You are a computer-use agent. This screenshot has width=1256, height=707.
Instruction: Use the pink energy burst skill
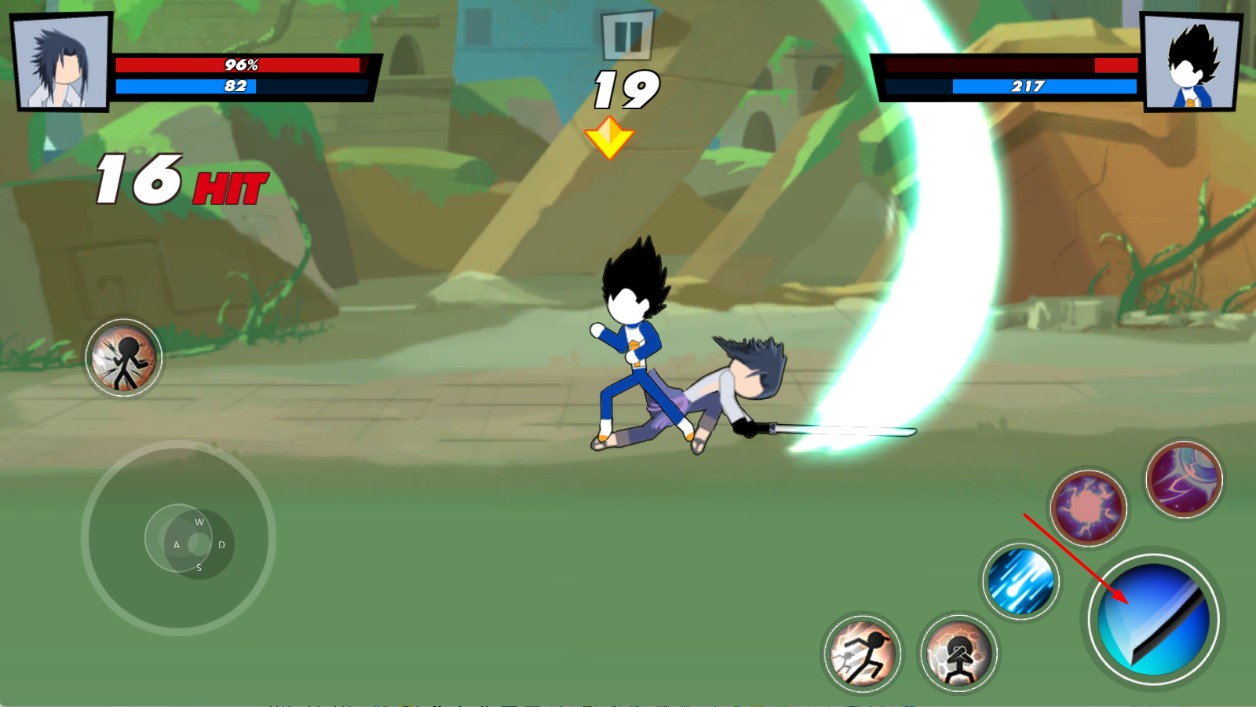point(1088,508)
